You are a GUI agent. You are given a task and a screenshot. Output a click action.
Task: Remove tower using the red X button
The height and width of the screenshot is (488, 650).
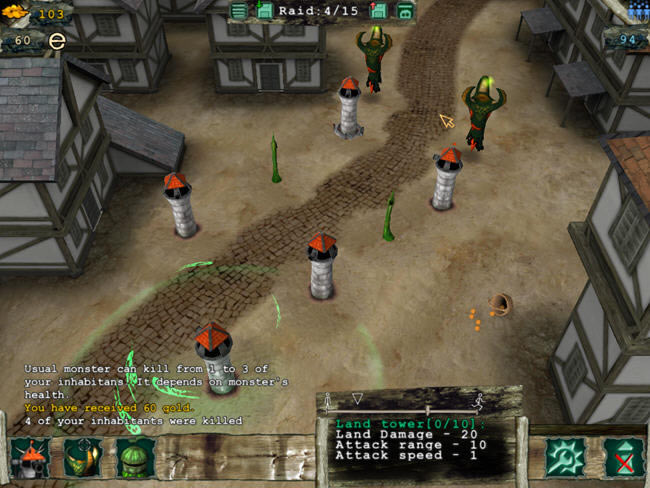pos(623,457)
